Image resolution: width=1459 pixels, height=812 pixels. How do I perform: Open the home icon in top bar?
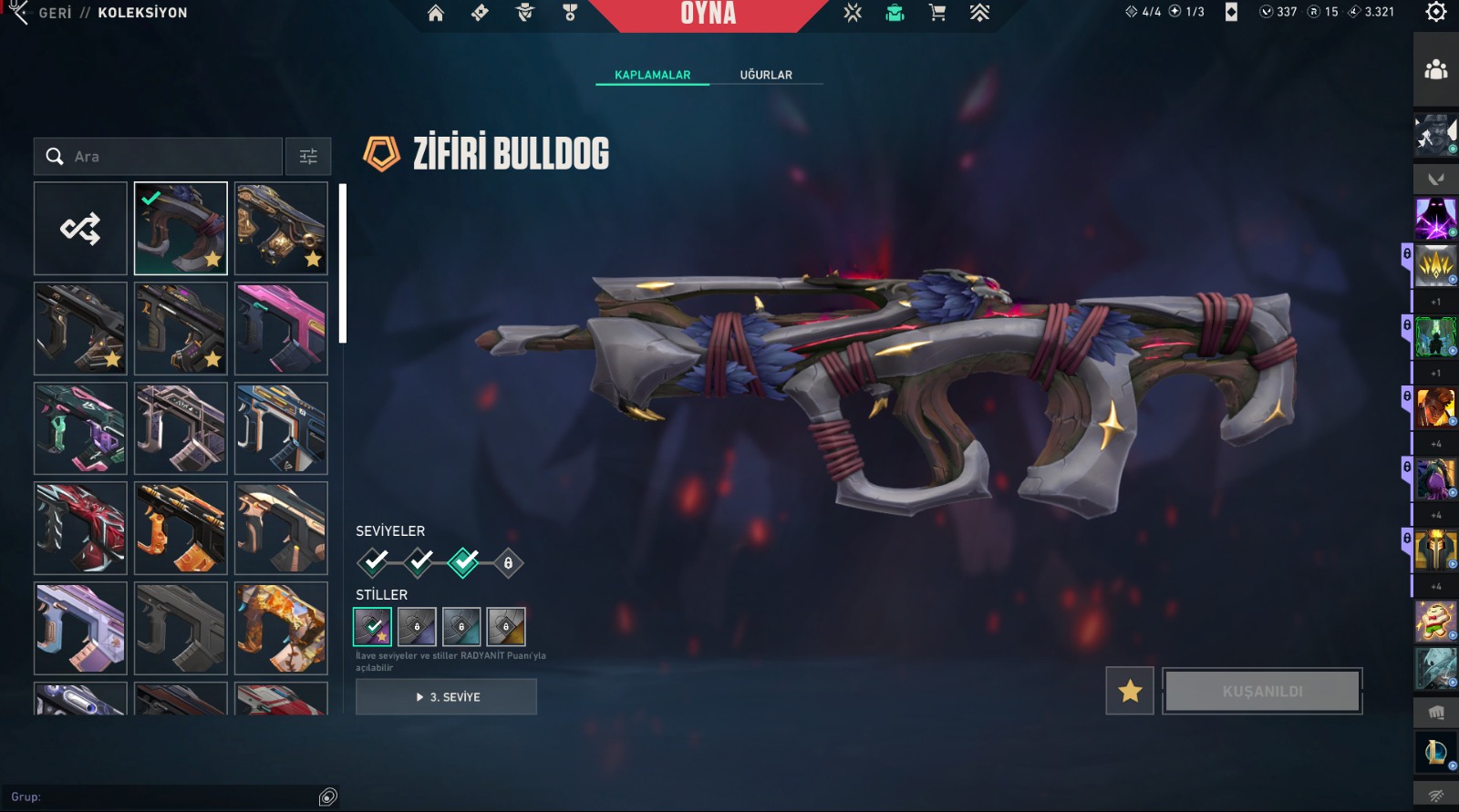[436, 13]
